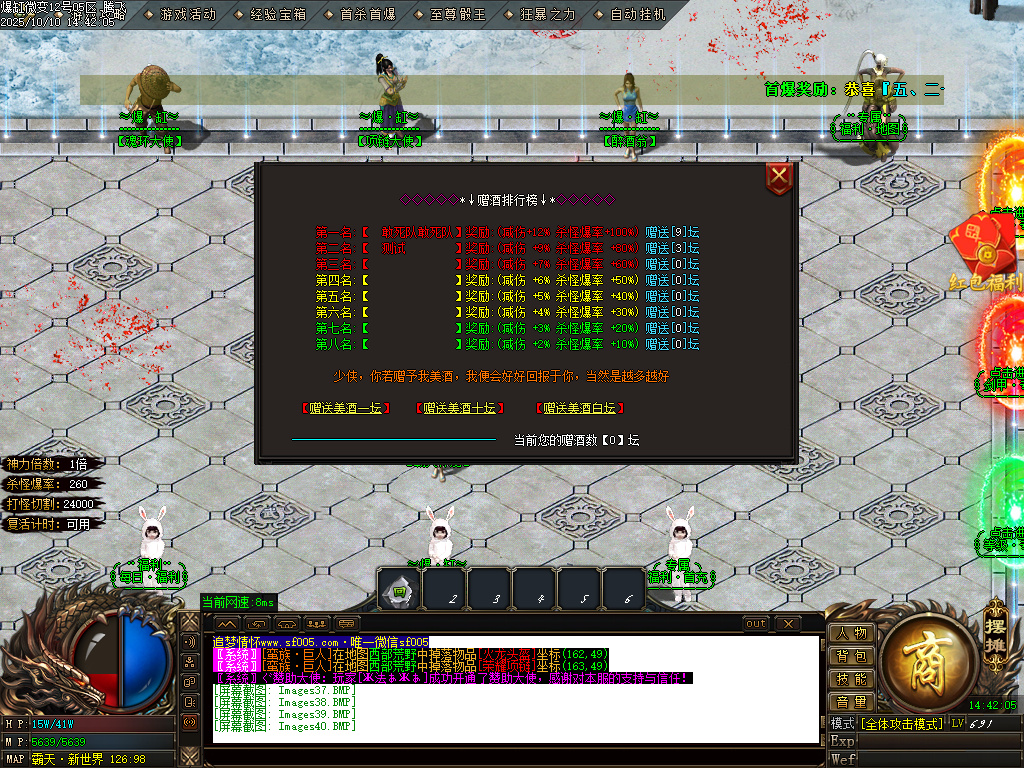Open the 首杀首爆 first kill menu
This screenshot has height=768, width=1024.
(360, 14)
